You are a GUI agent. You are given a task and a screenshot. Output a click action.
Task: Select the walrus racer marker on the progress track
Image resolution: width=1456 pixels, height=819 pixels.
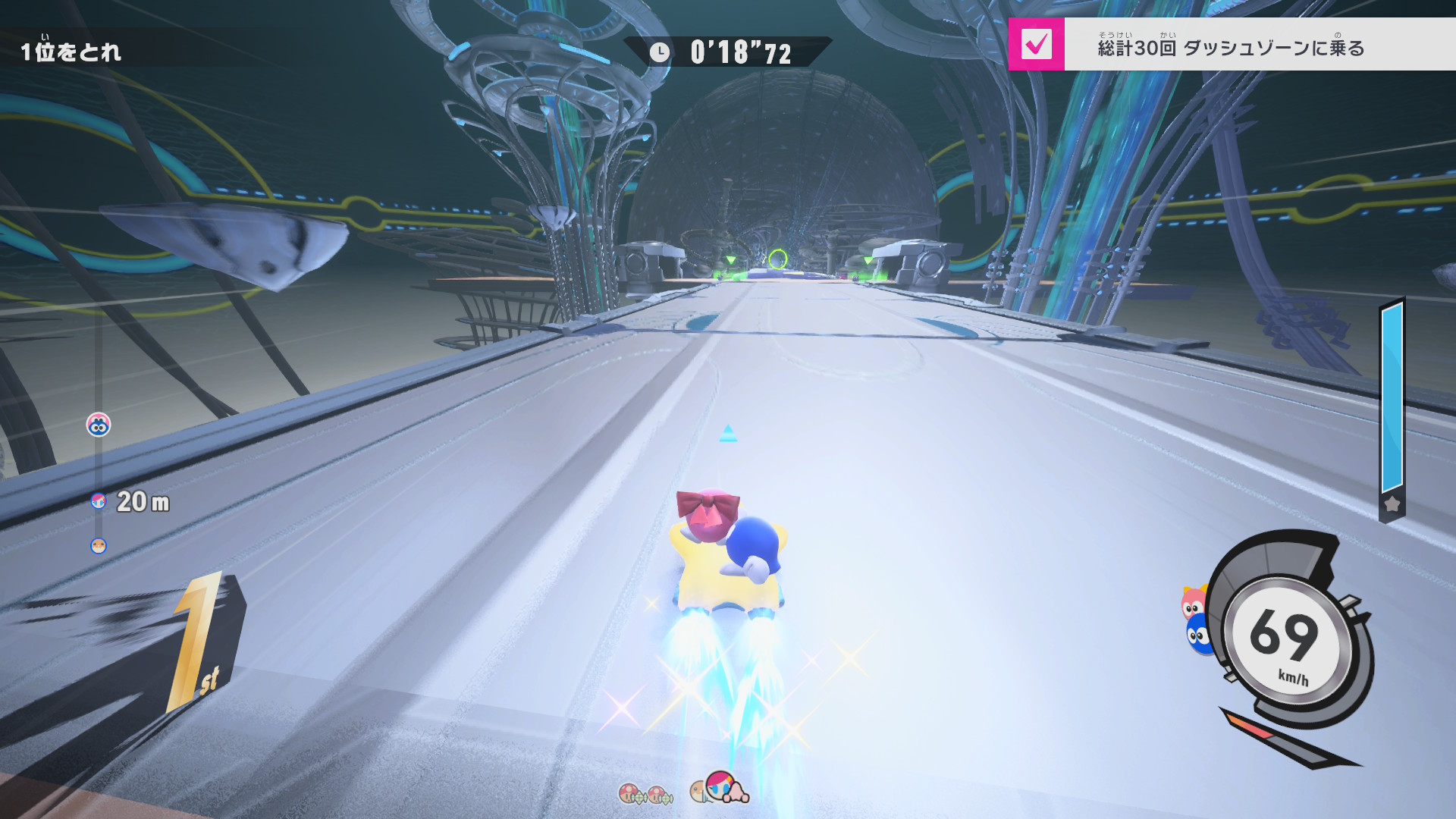(99, 546)
